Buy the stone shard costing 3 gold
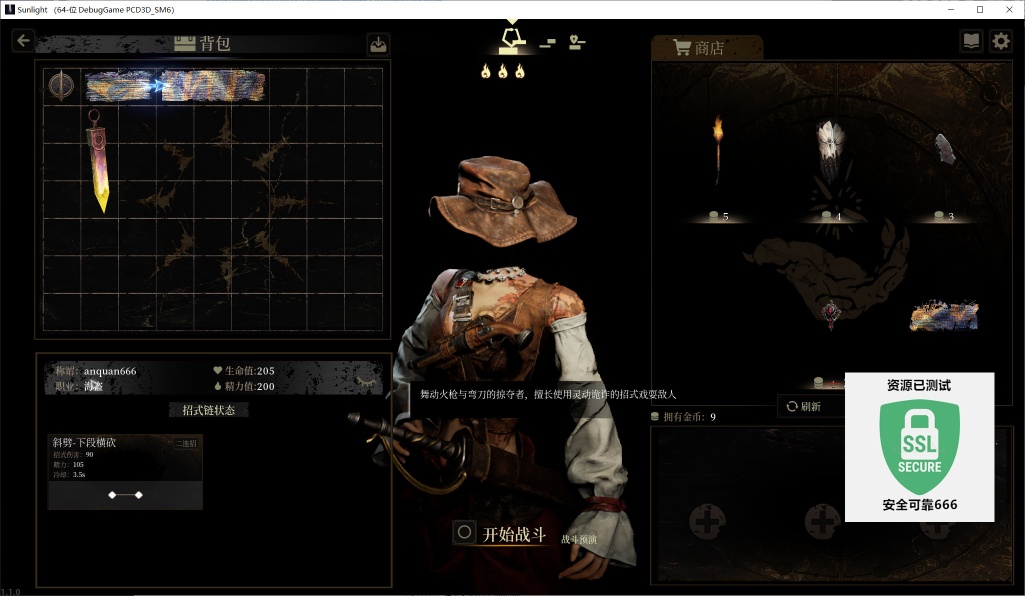This screenshot has width=1025, height=596. click(x=945, y=150)
